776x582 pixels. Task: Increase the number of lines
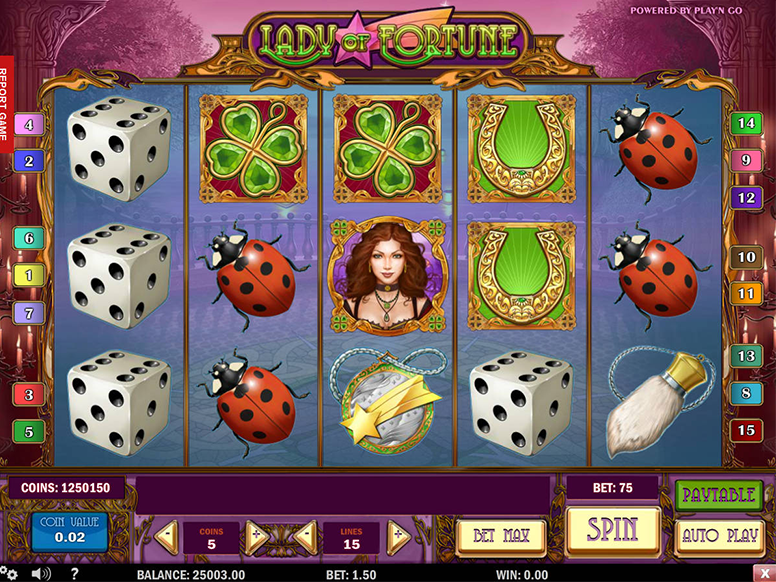(398, 537)
